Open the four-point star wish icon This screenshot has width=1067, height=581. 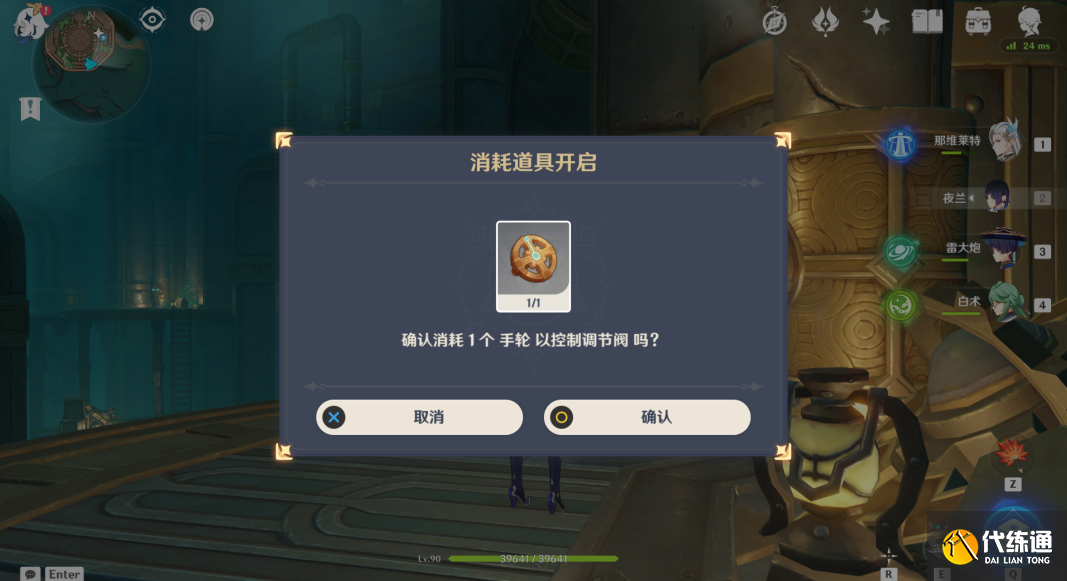tap(876, 21)
